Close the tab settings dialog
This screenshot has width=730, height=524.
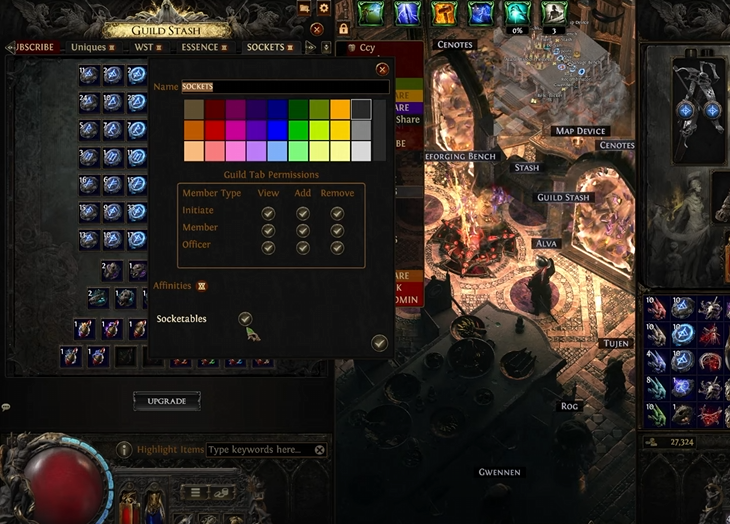382,70
